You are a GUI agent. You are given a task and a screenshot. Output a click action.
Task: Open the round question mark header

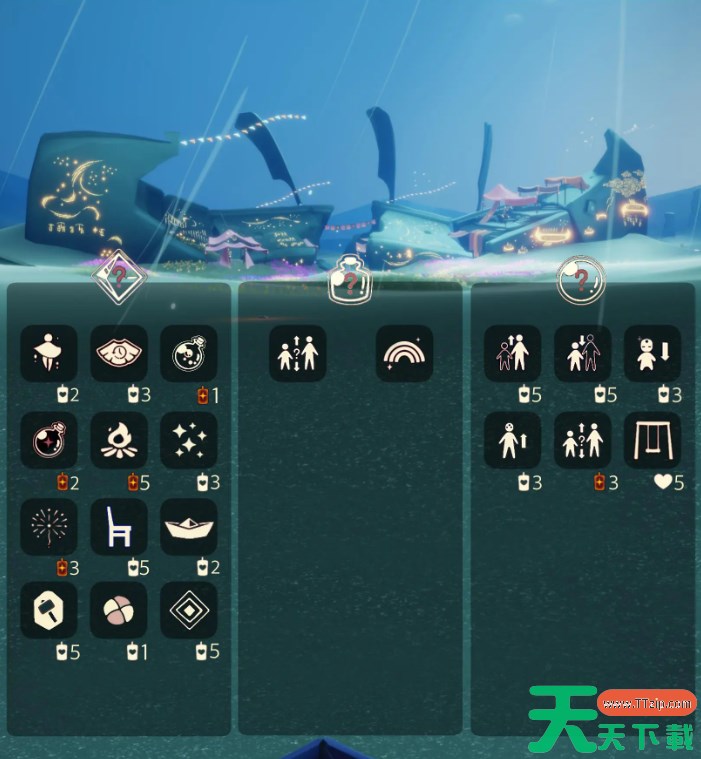point(582,281)
